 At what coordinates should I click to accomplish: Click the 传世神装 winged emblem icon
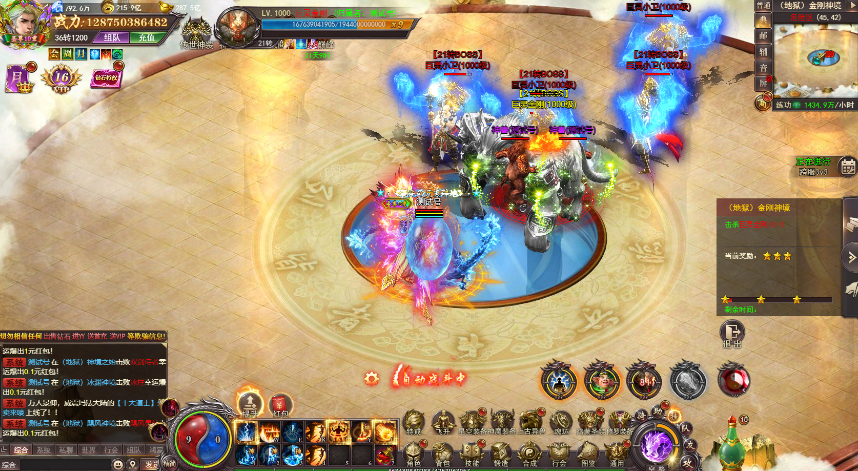pyautogui.click(x=195, y=28)
